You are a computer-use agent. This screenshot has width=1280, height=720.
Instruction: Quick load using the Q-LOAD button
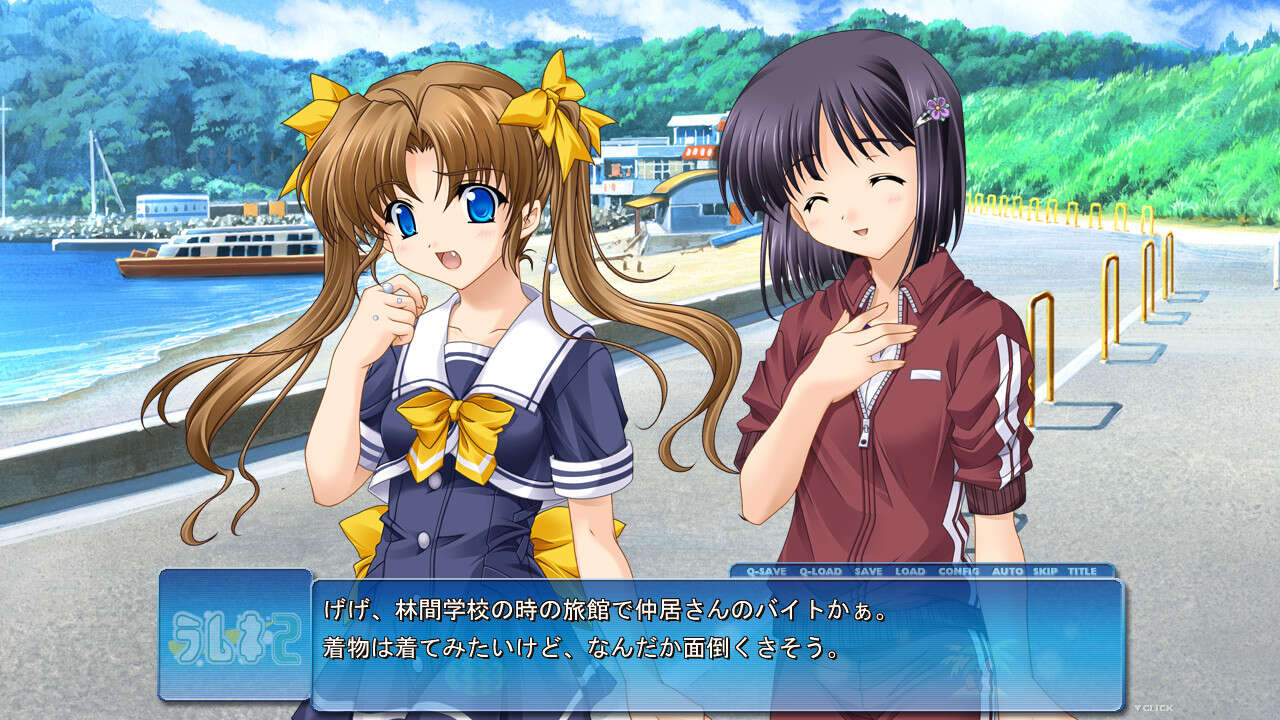(x=819, y=571)
